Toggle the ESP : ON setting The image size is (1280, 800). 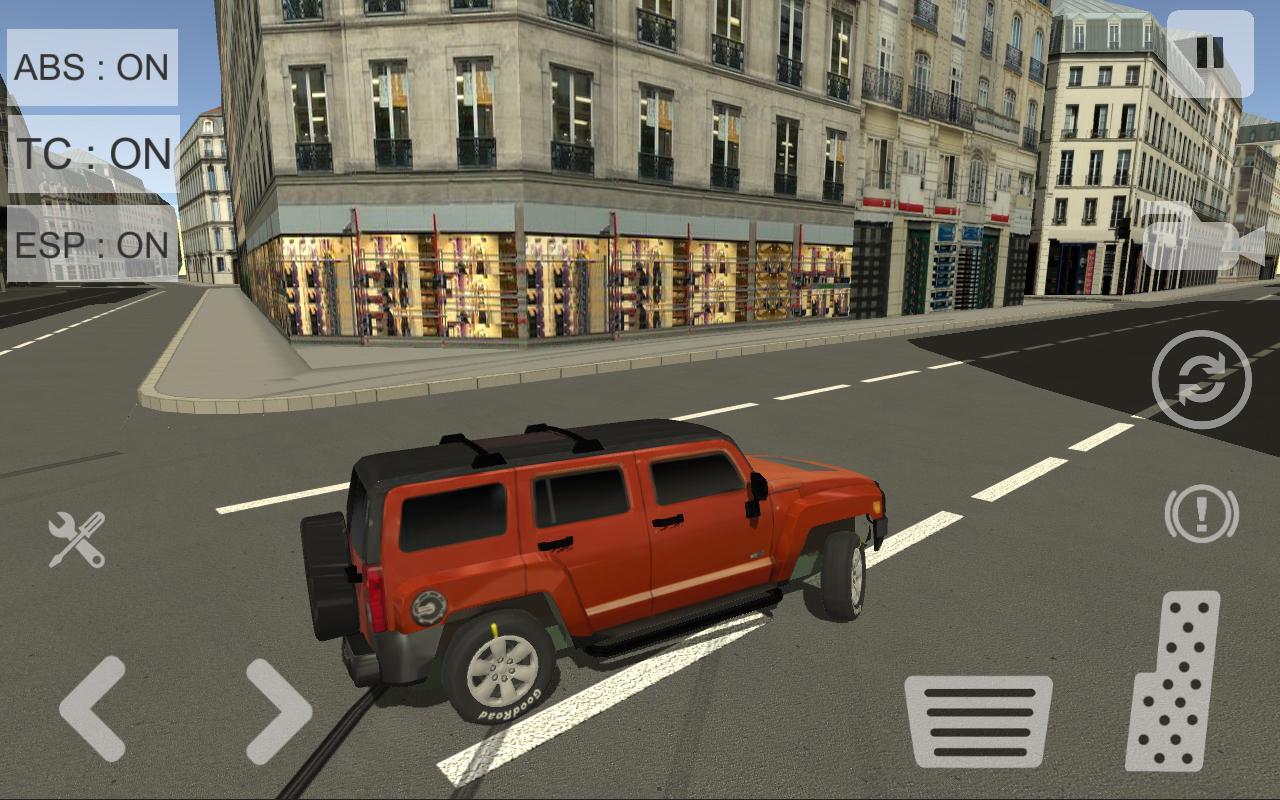[x=92, y=244]
